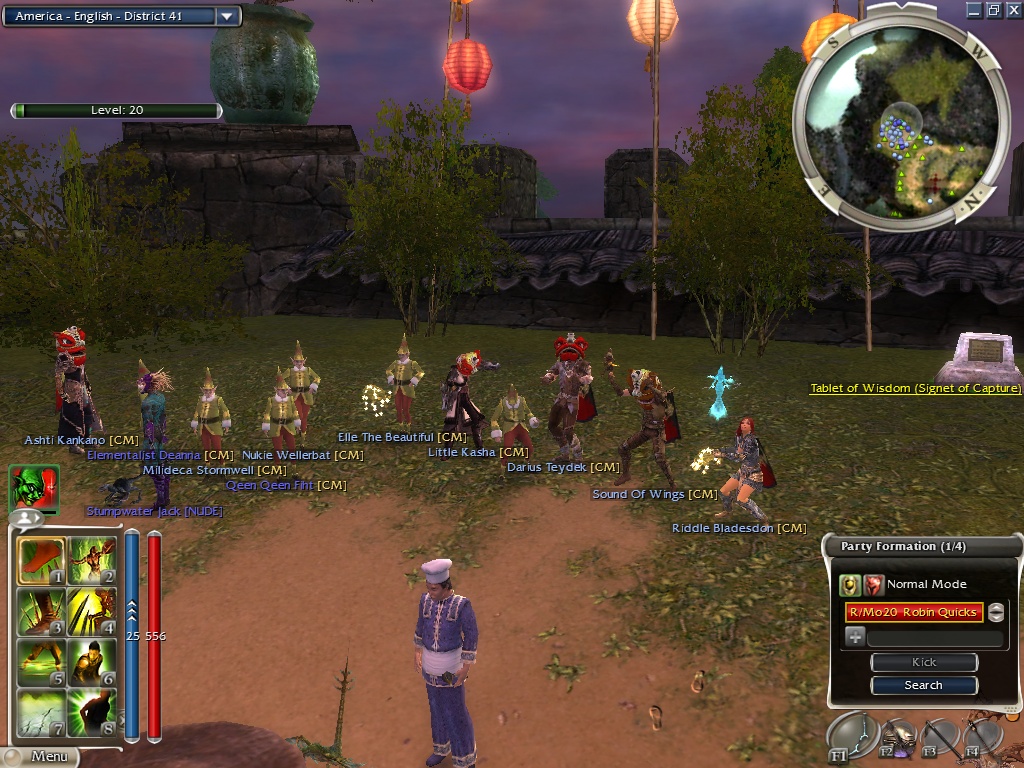
Task: Select party member Robin Quicks
Action: 914,612
